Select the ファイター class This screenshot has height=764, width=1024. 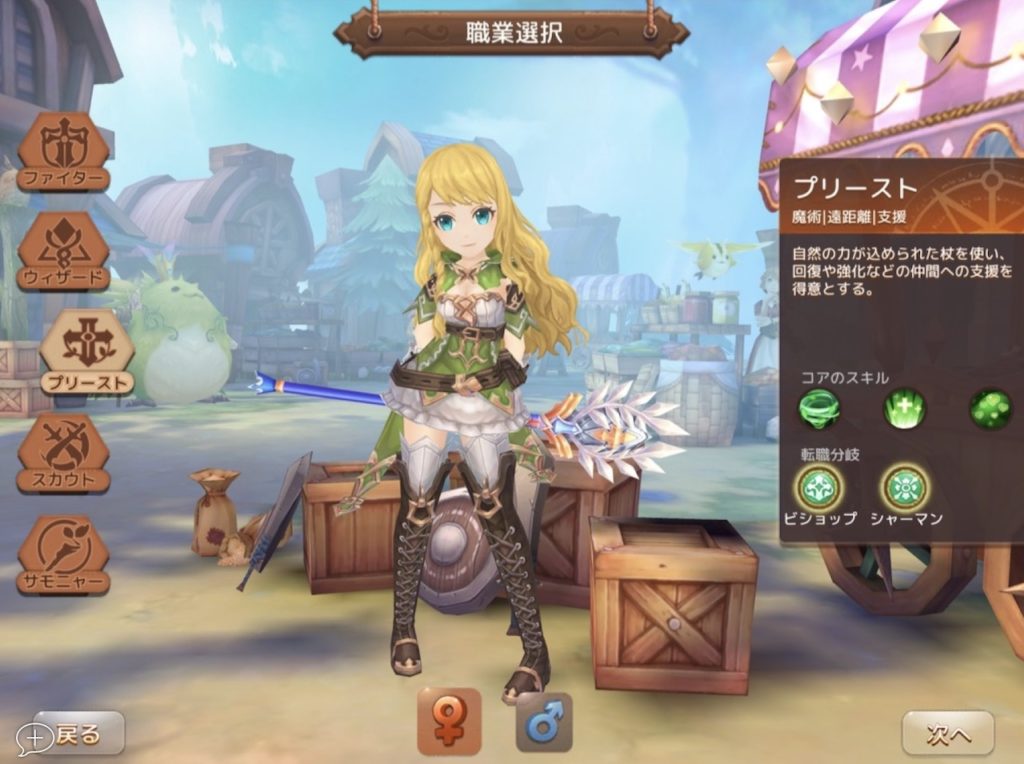64,151
